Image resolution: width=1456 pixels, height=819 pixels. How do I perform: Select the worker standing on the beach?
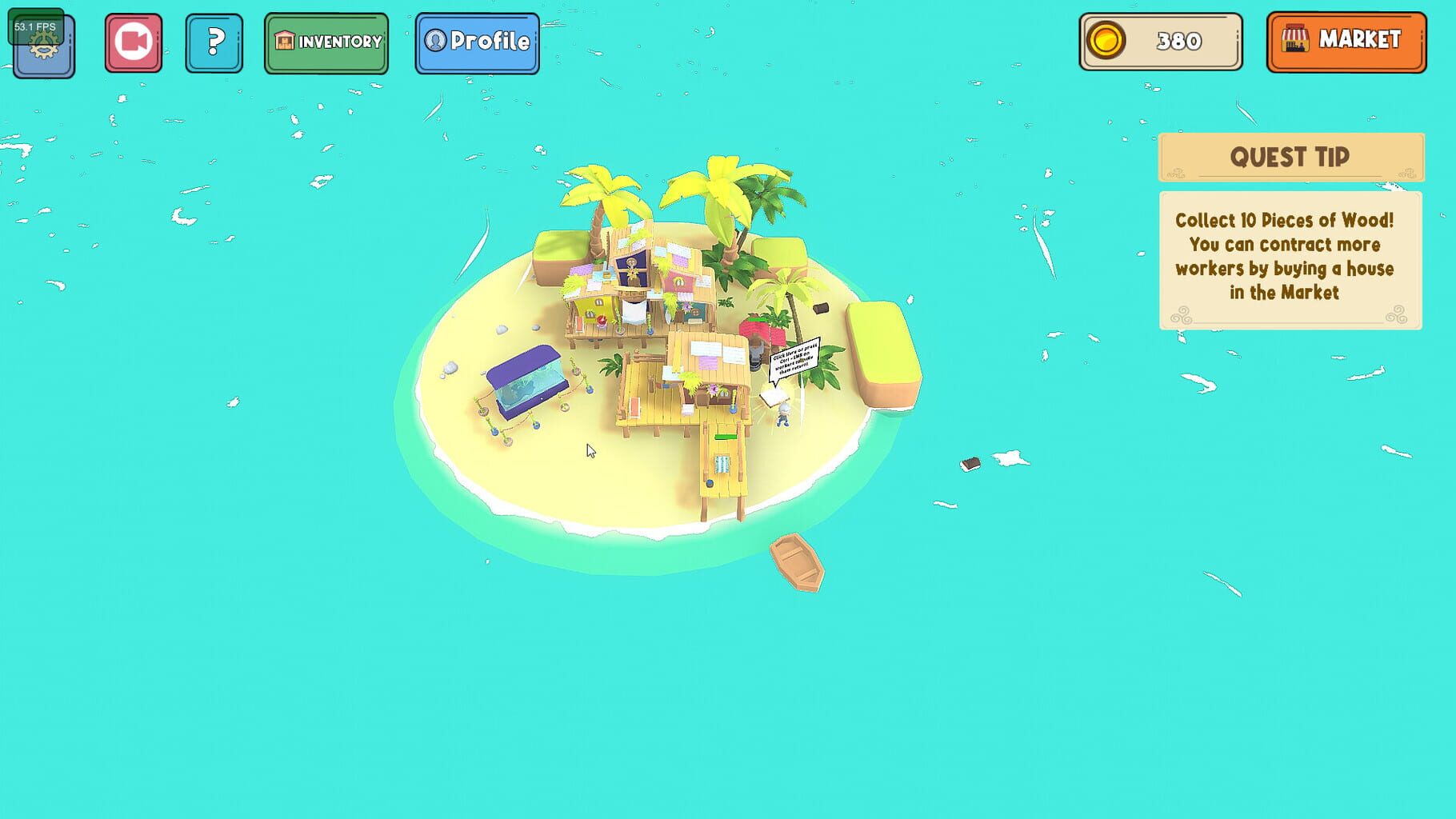click(x=782, y=416)
